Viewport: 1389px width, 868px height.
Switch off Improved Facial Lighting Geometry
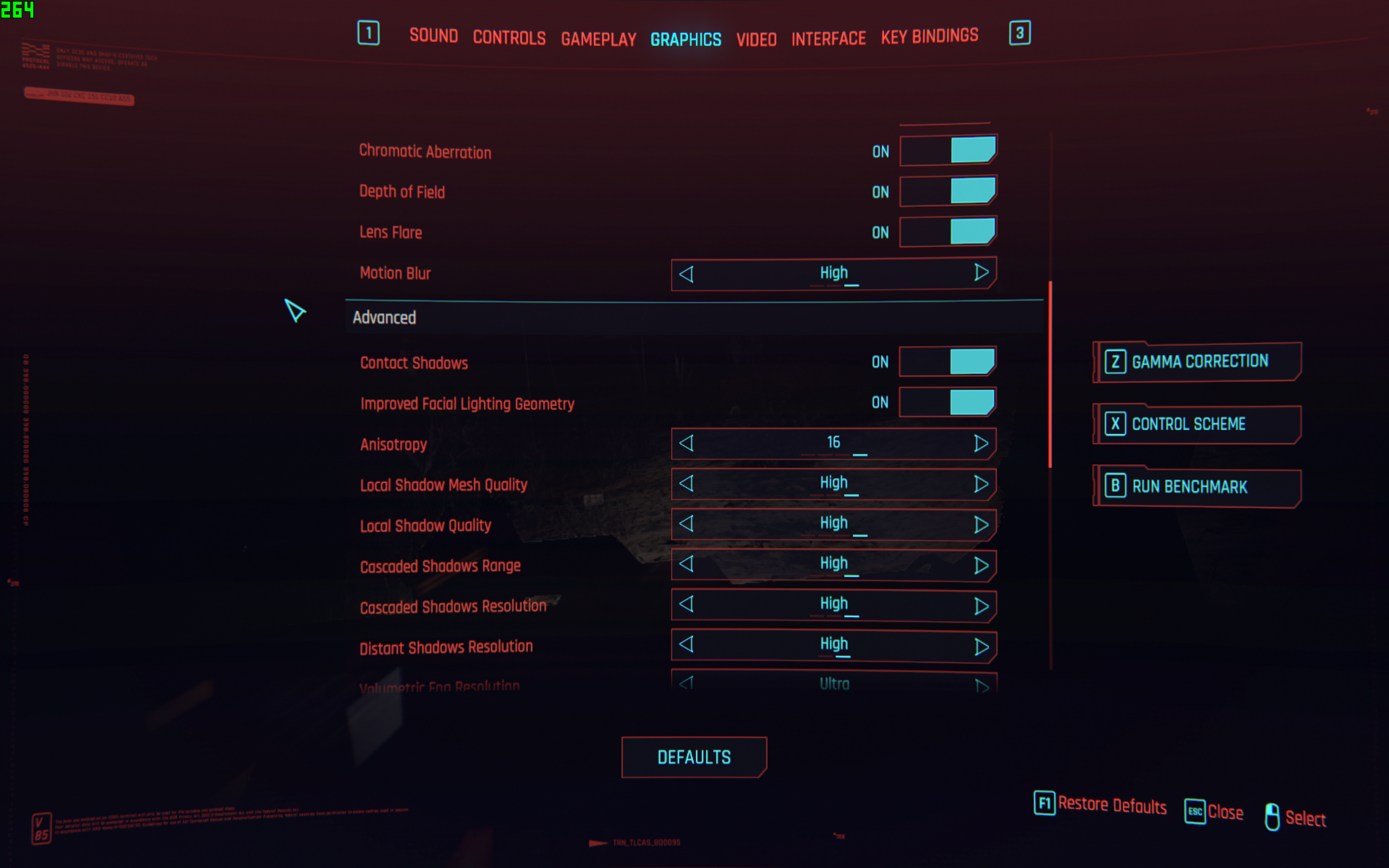[947, 402]
